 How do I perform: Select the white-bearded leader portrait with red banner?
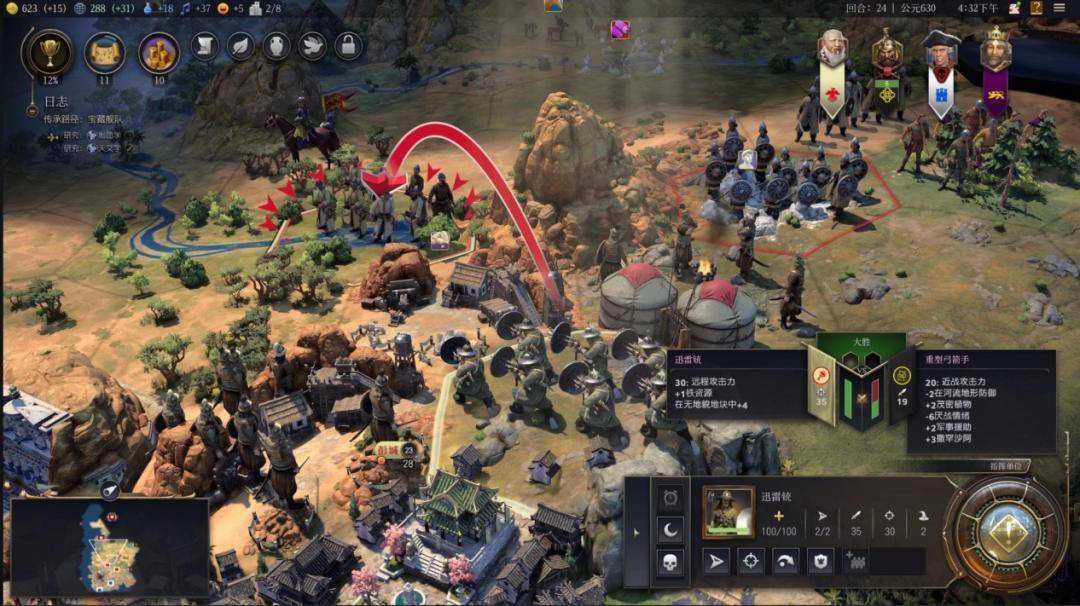tap(832, 48)
